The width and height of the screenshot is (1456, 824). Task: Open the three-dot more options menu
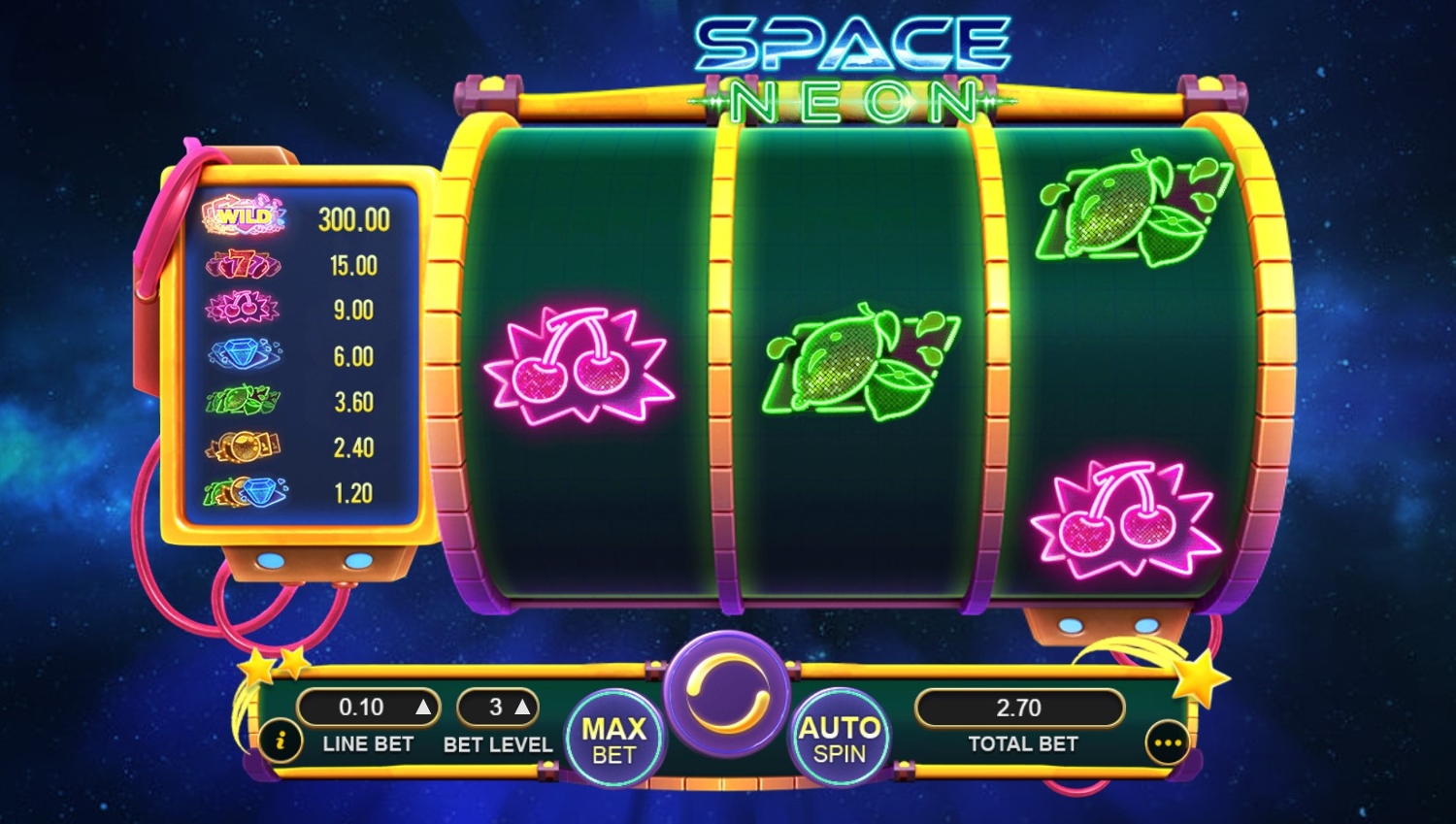click(1167, 743)
